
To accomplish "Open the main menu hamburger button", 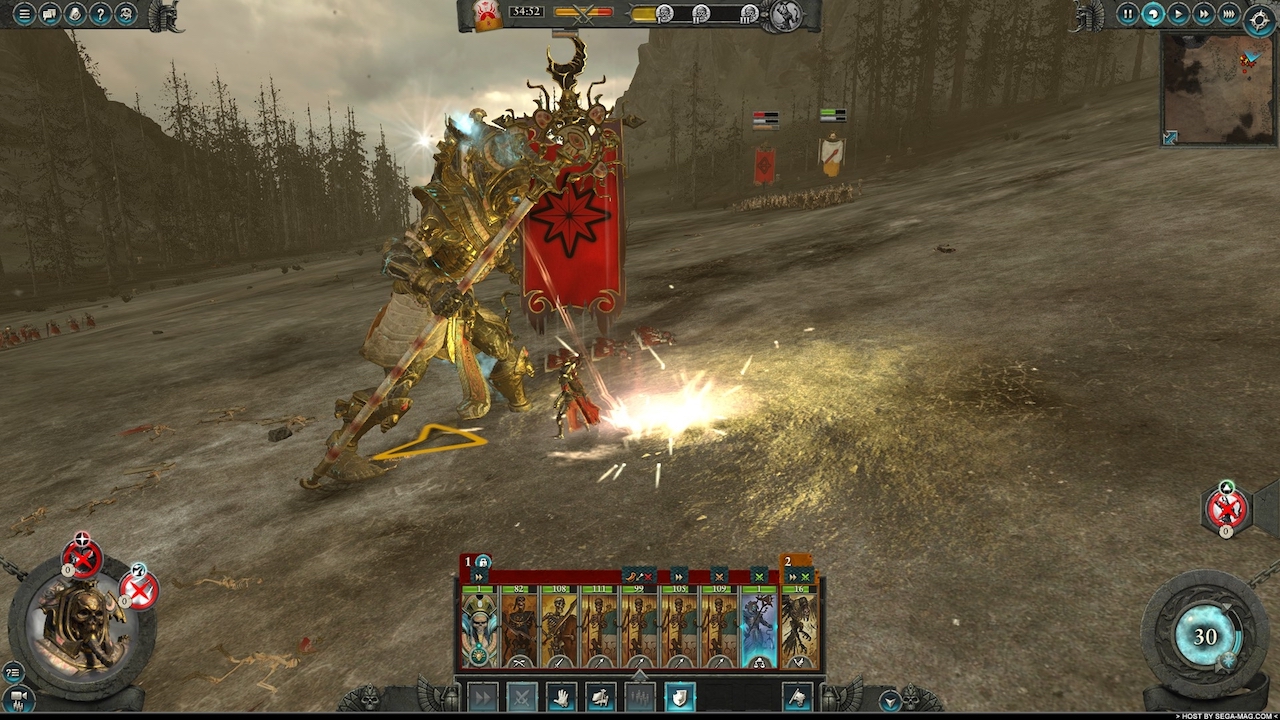I will [23, 14].
